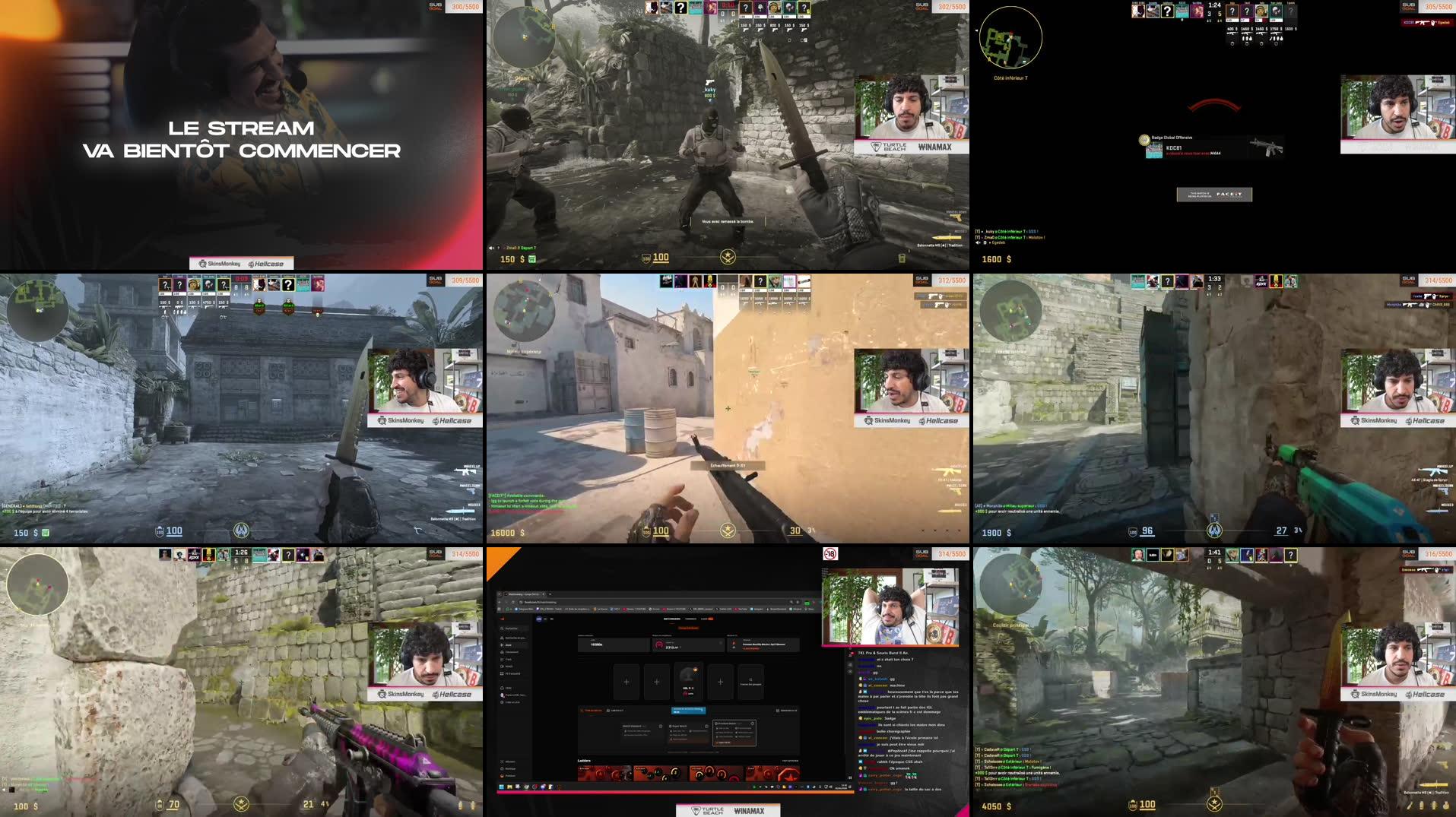Viewport: 1456px width, 817px height.
Task: Click the page reload icon in the browser toolbar
Action: [x=512, y=602]
